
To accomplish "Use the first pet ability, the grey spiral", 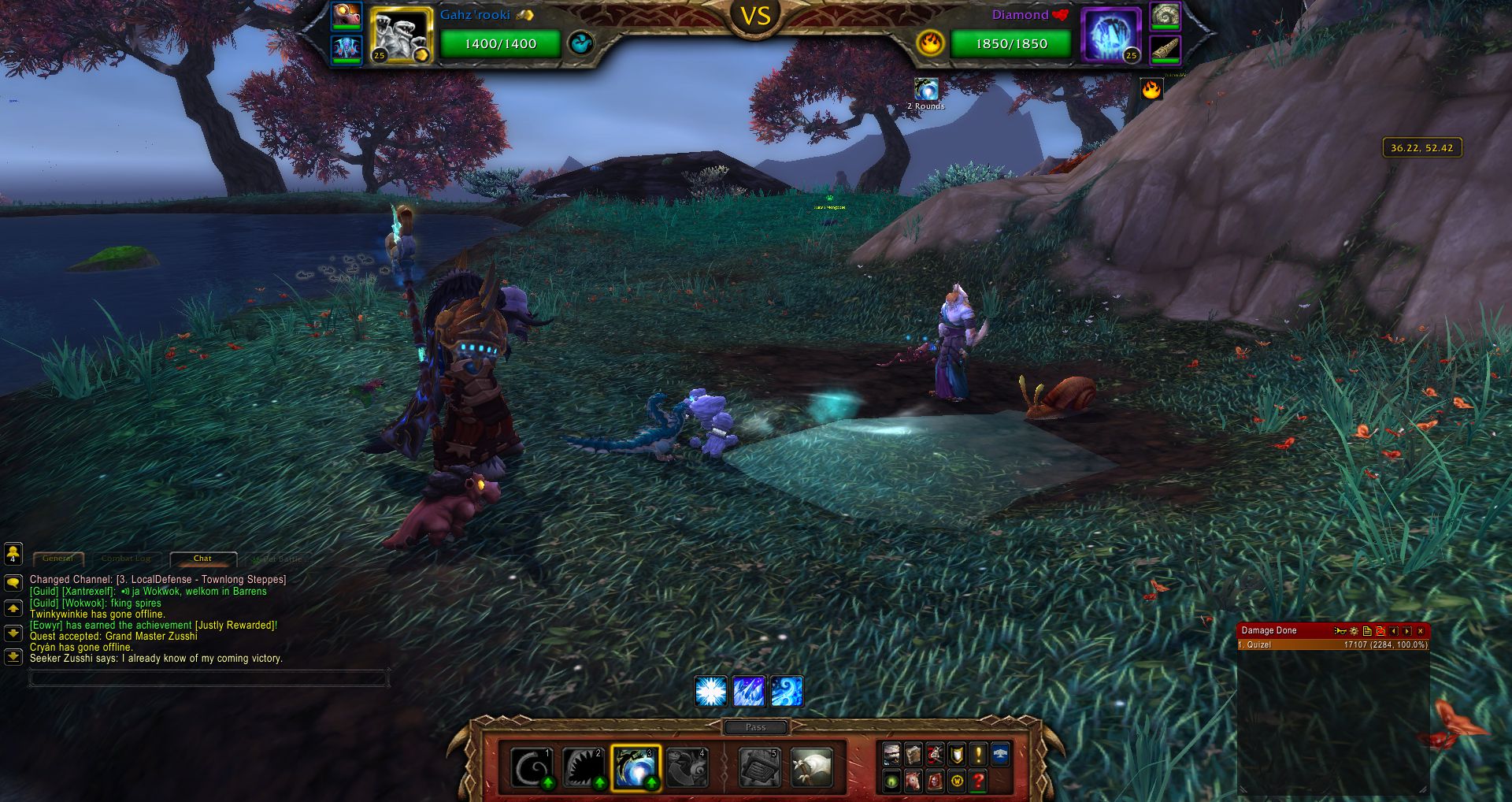I will 532,768.
